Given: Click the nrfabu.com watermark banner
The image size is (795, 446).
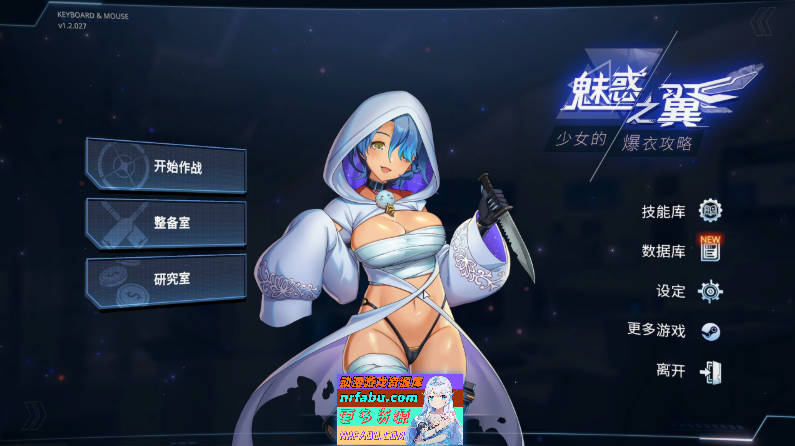Looking at the screenshot, I should (398, 410).
